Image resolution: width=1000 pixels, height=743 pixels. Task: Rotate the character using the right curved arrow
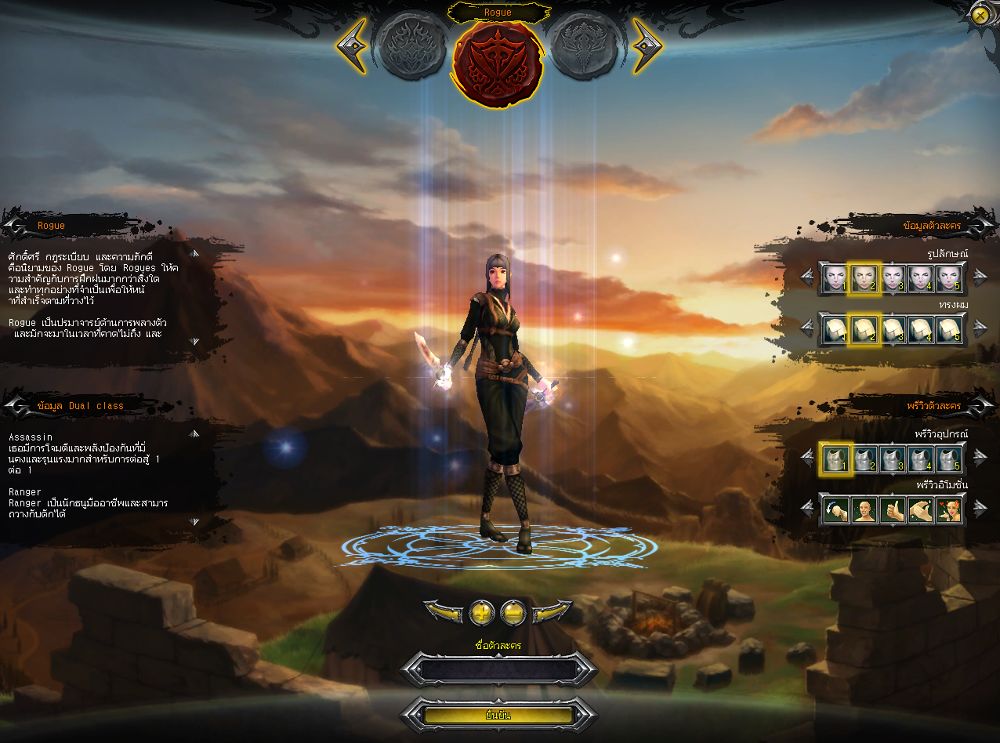[x=553, y=611]
